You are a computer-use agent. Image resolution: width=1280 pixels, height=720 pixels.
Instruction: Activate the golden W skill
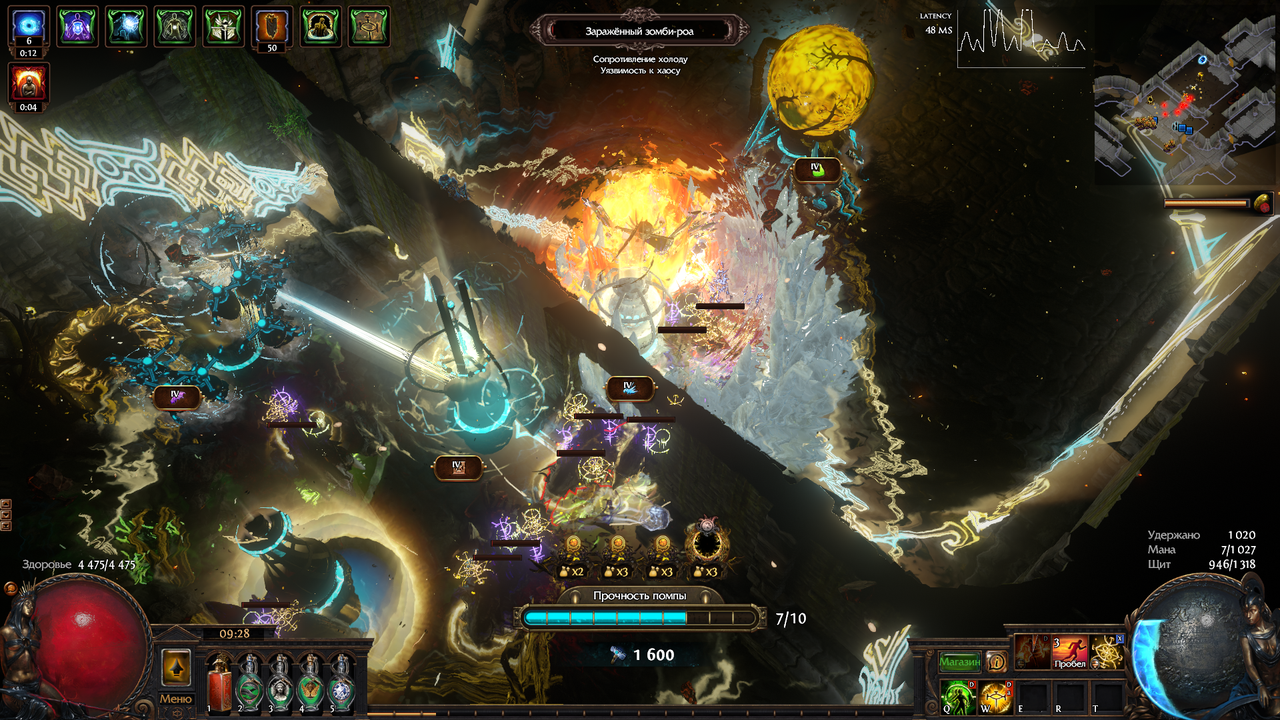pos(995,695)
